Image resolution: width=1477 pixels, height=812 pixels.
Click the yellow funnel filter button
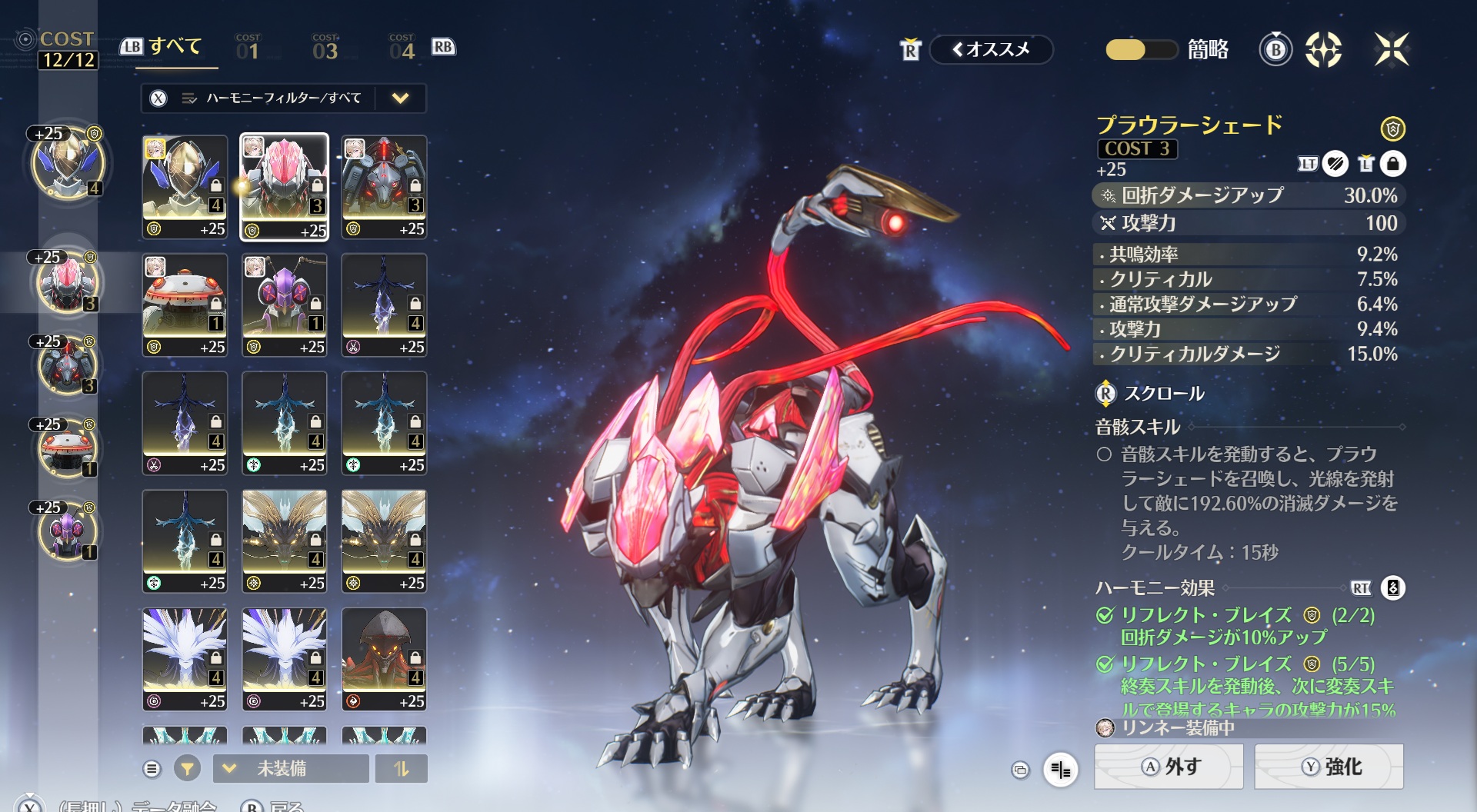187,768
